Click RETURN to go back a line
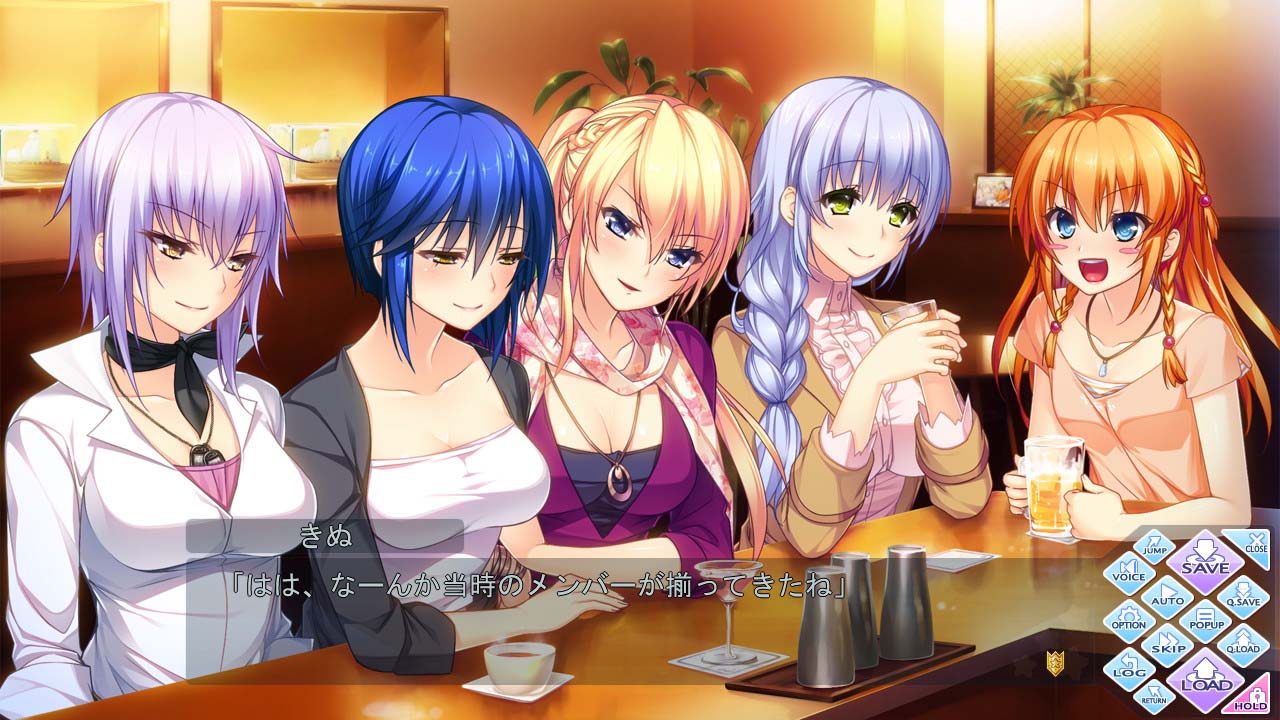The height and width of the screenshot is (720, 1280). [x=1153, y=696]
